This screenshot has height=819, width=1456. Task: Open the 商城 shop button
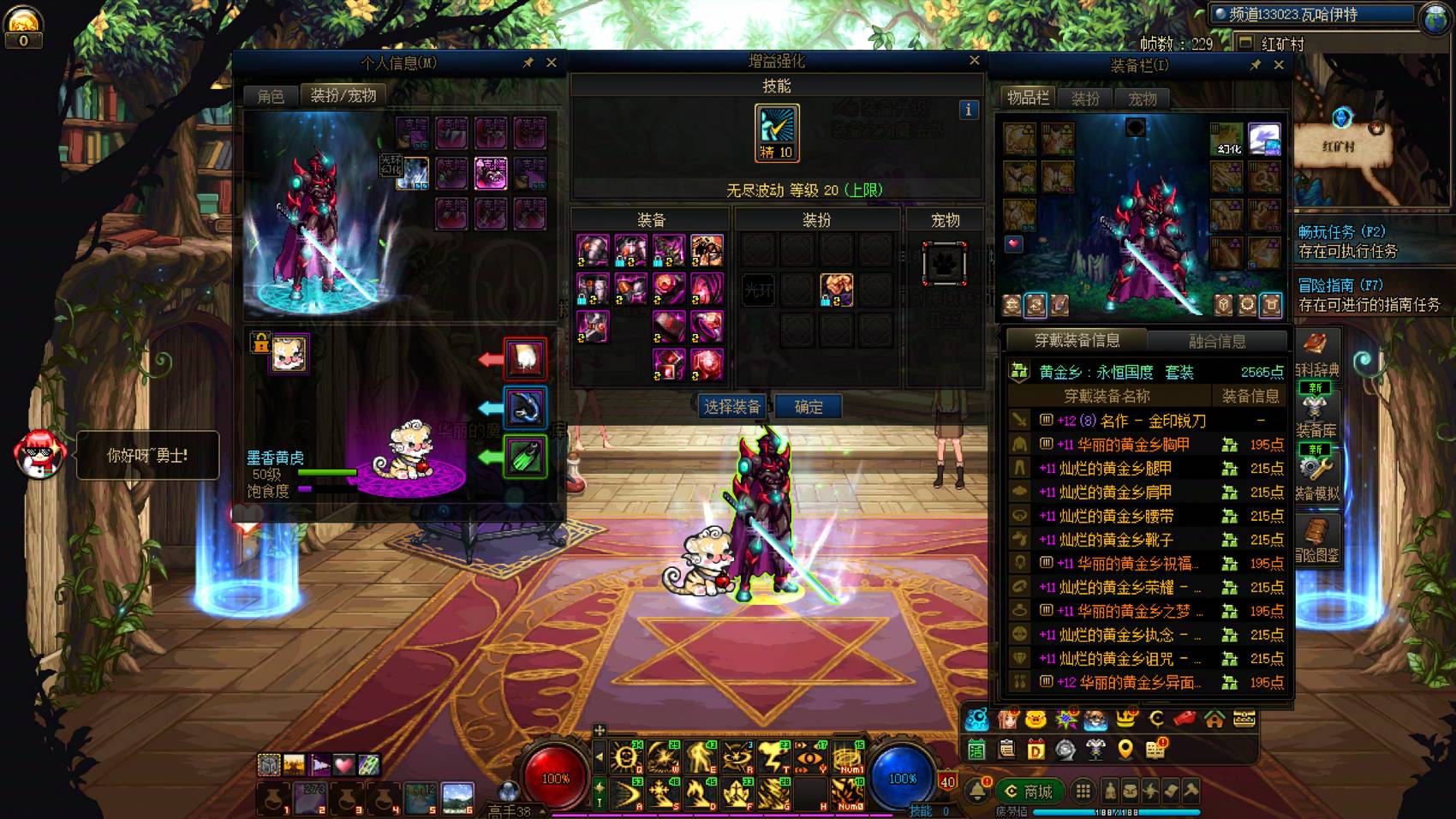pyautogui.click(x=1029, y=792)
